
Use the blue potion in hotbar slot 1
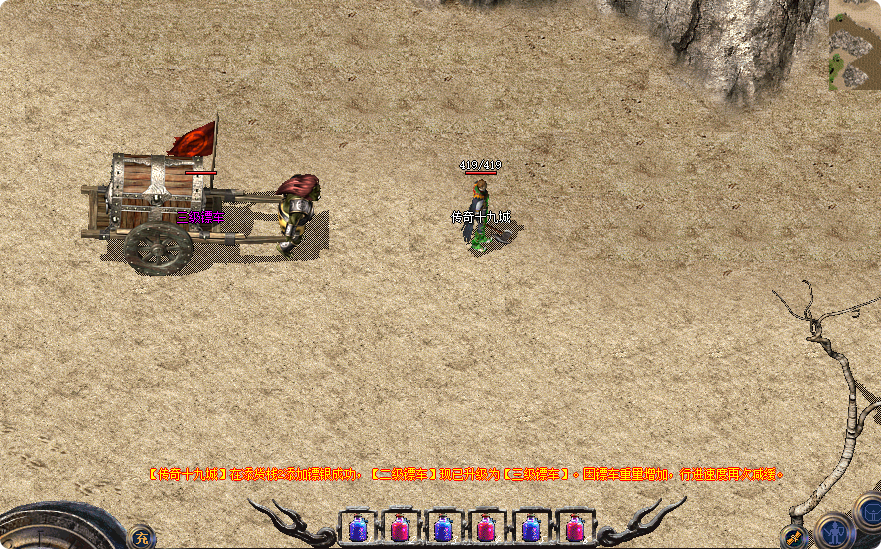coord(357,527)
